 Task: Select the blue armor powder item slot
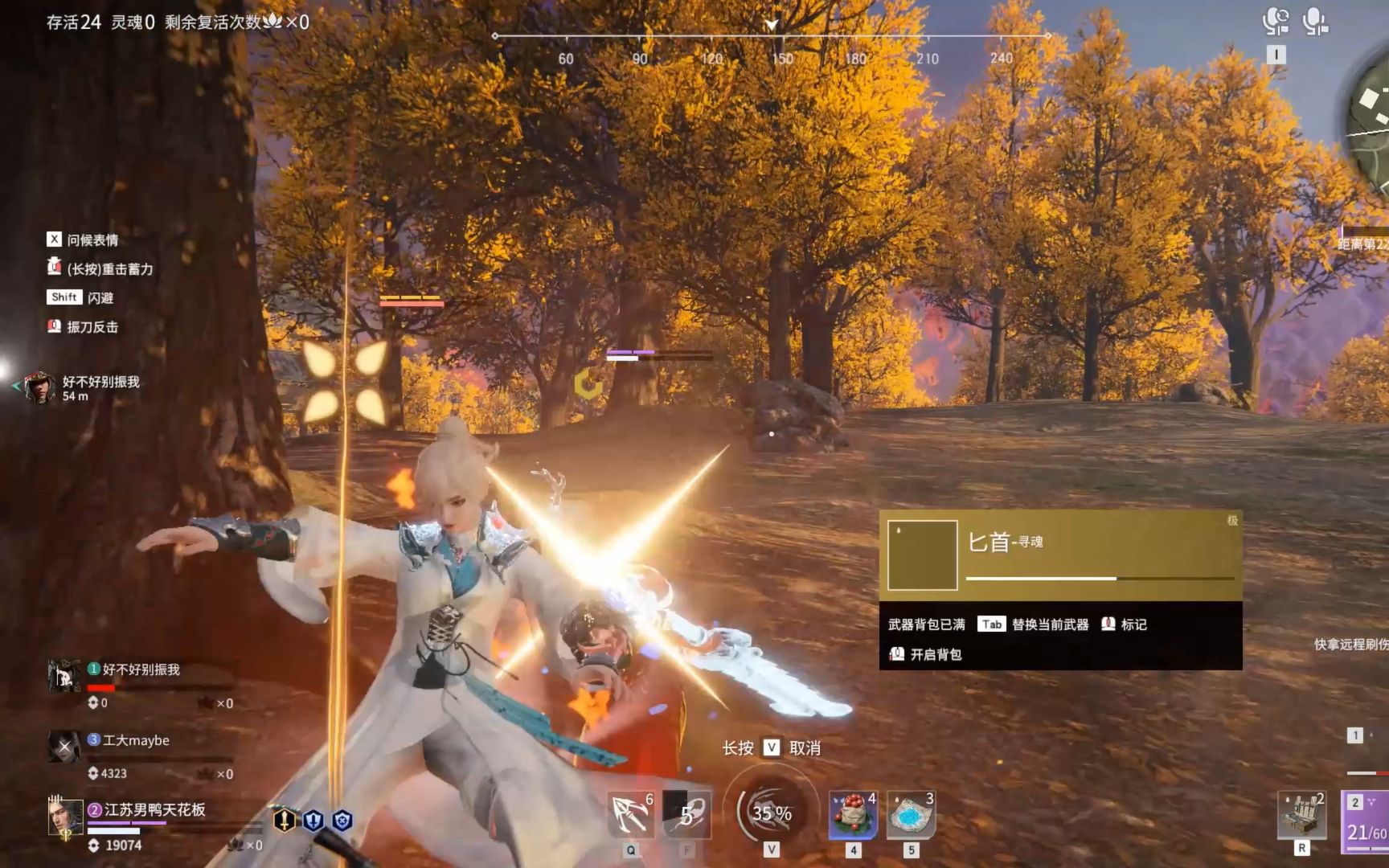911,815
